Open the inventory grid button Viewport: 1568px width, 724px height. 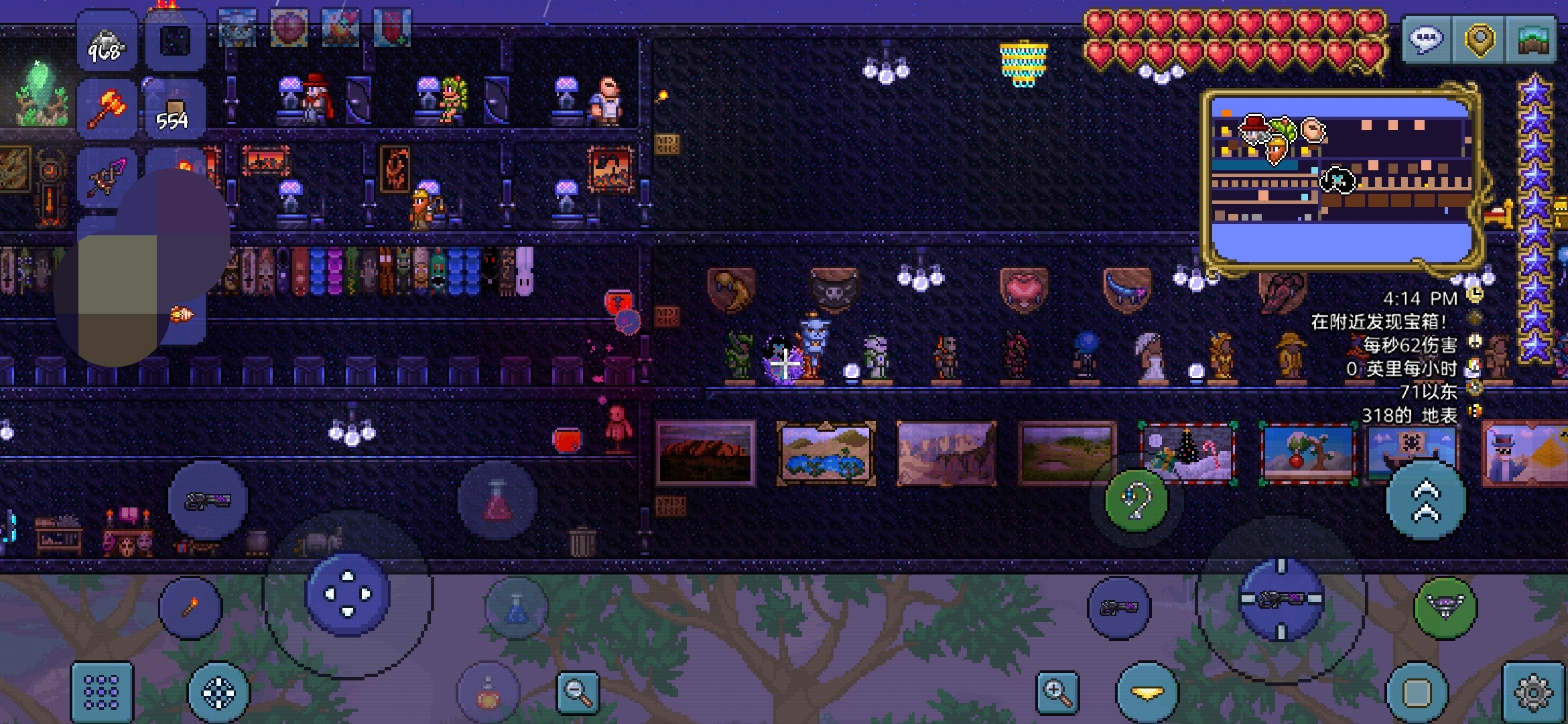pyautogui.click(x=102, y=692)
